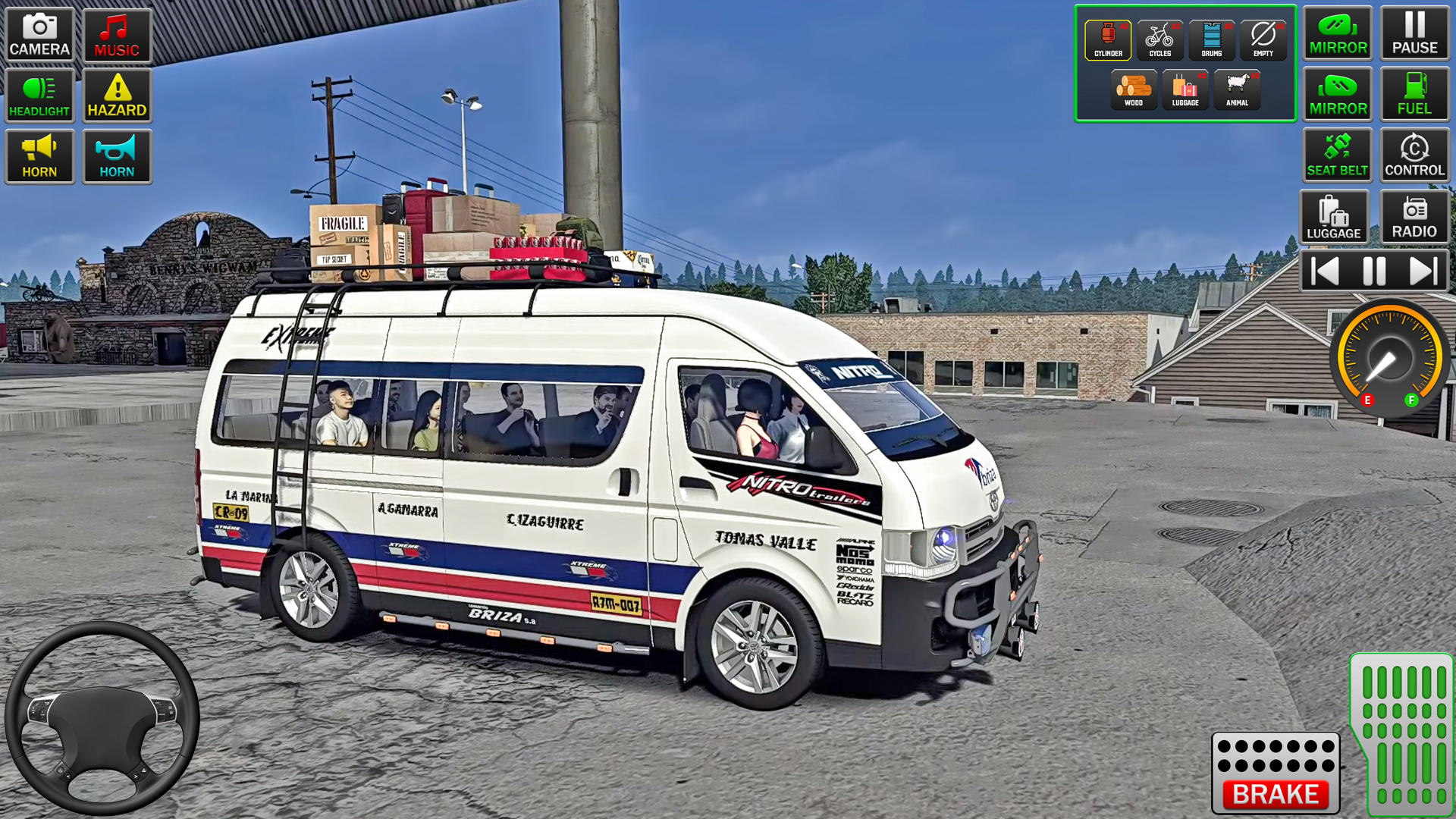Open the Music player
The width and height of the screenshot is (1456, 819).
pyautogui.click(x=118, y=33)
